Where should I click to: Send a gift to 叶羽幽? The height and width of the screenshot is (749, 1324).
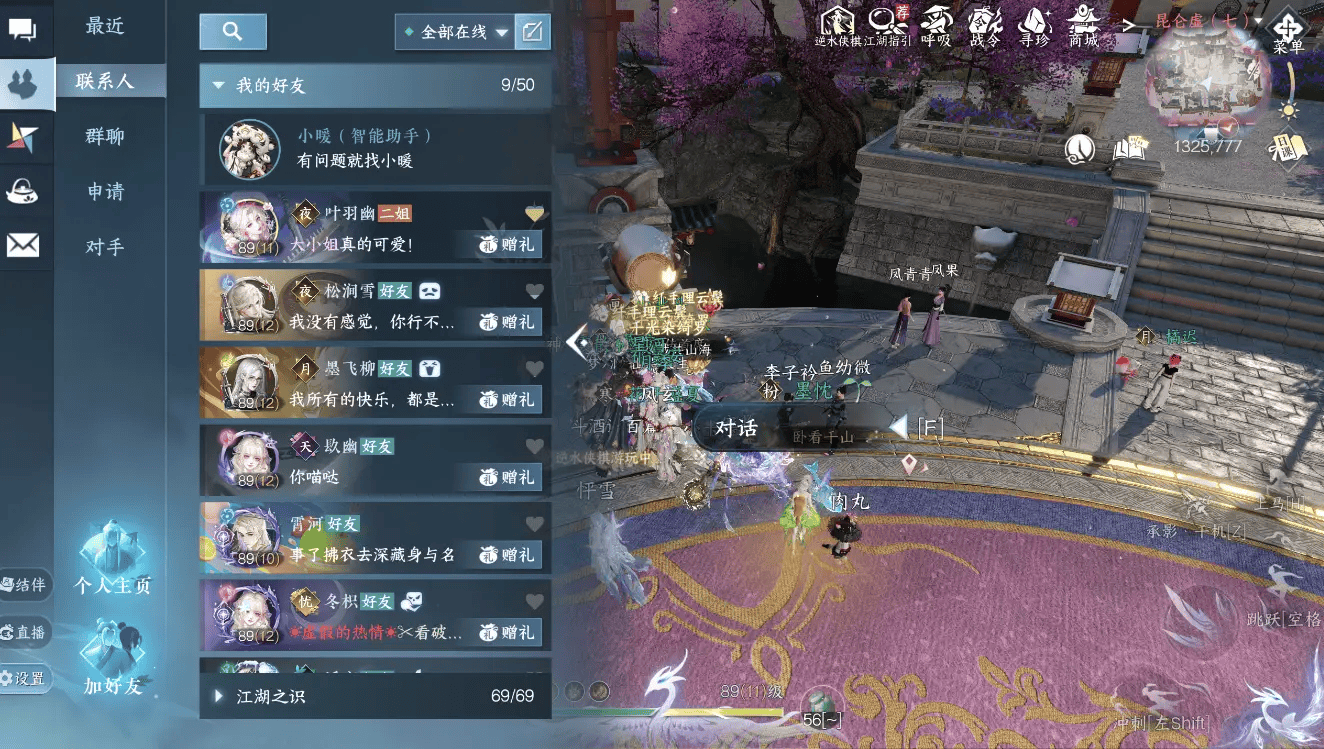[508, 244]
